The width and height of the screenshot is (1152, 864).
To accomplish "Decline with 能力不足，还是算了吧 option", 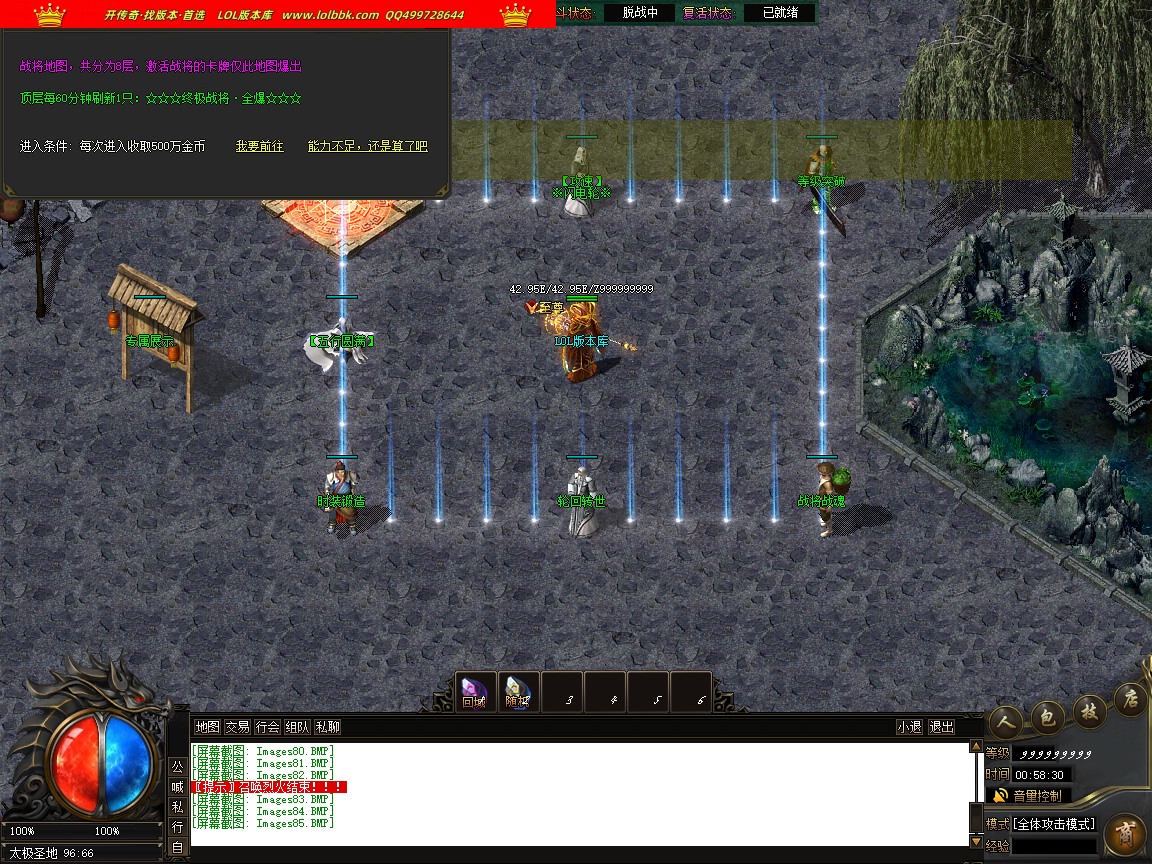I will coord(367,146).
